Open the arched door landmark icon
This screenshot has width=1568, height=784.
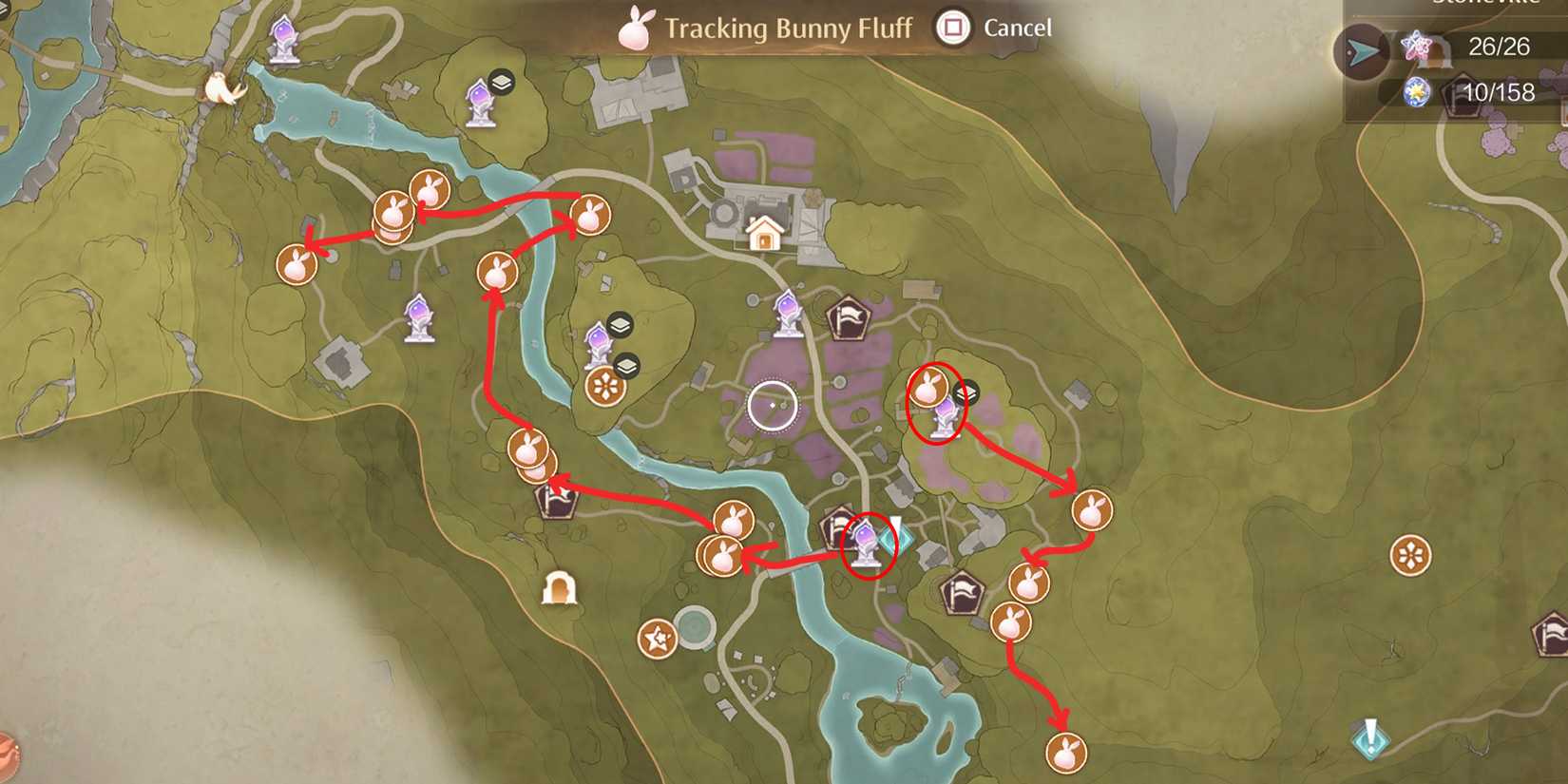coord(561,589)
